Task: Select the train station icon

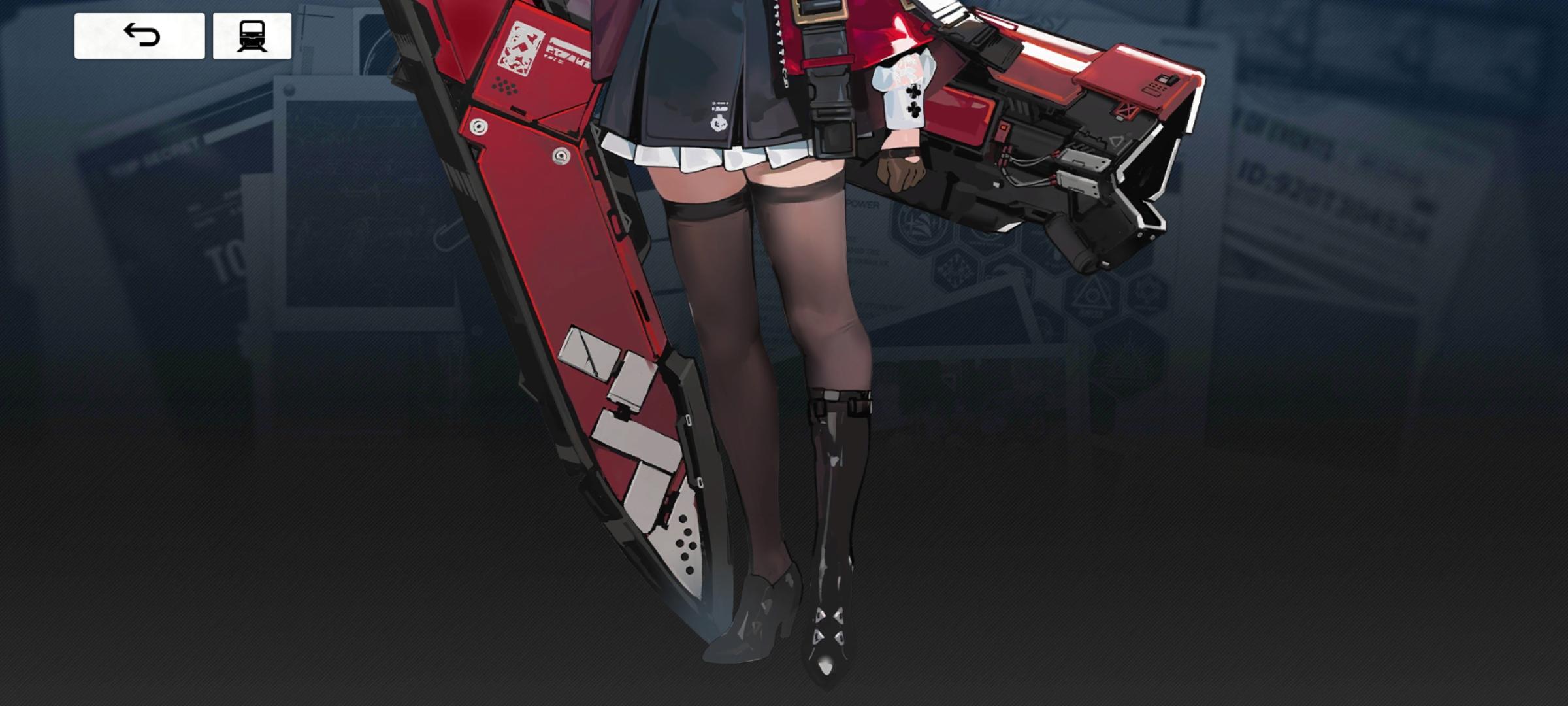Action: [x=253, y=37]
